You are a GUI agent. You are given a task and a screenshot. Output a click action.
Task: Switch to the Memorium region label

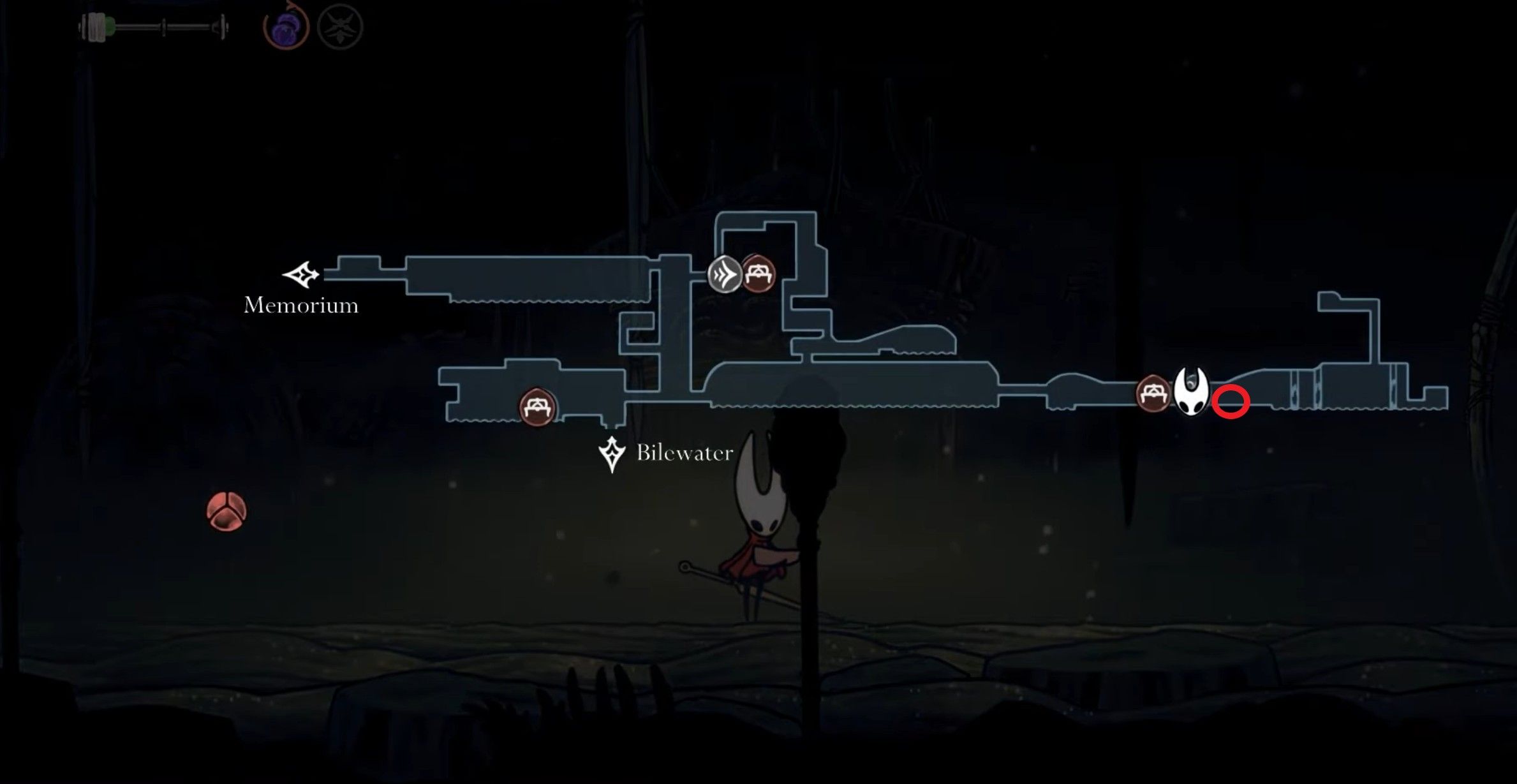click(x=300, y=306)
